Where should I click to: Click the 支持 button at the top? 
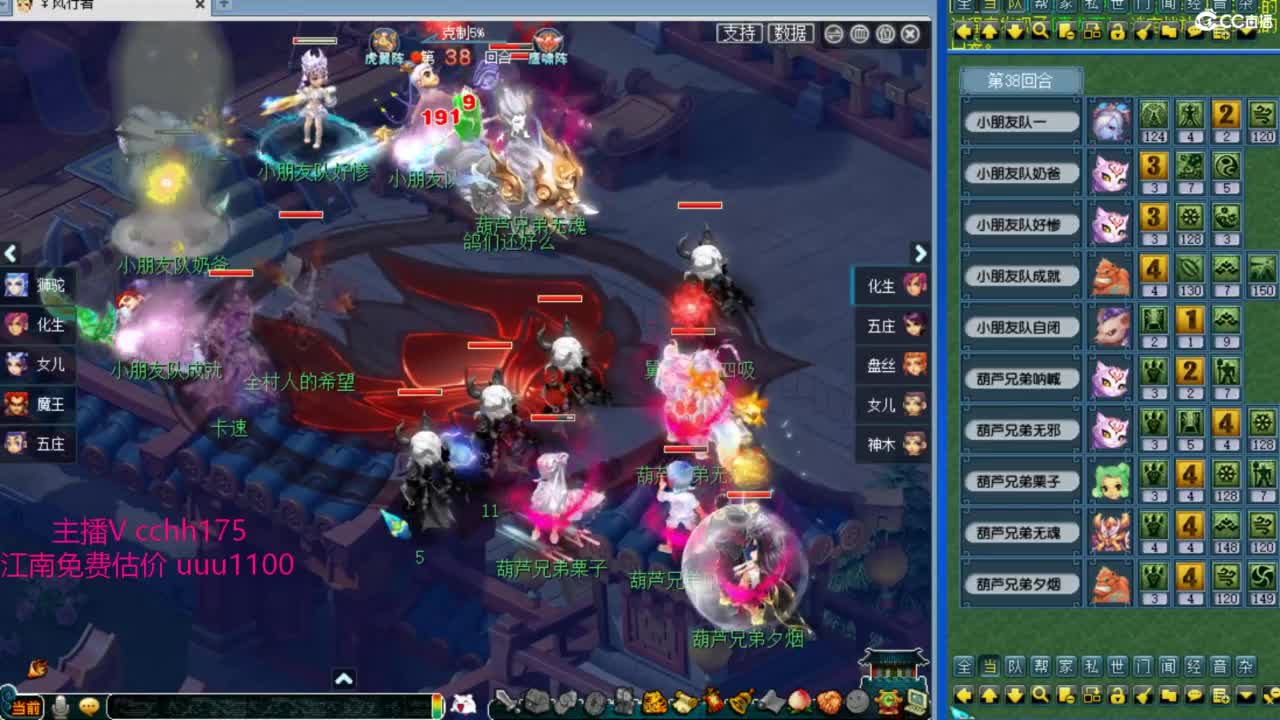pos(739,33)
